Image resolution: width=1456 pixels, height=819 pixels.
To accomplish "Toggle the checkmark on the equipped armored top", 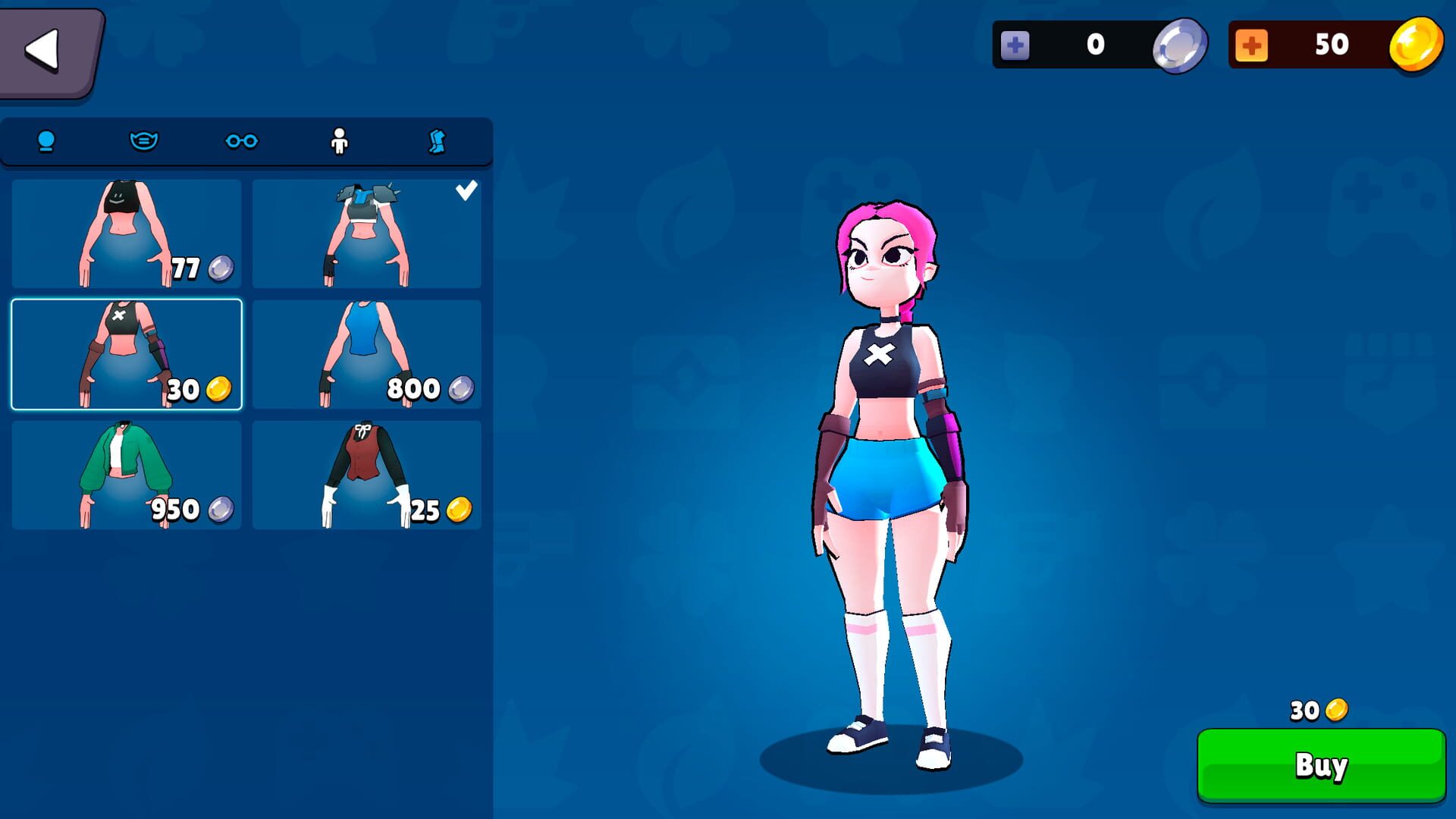I will click(468, 190).
